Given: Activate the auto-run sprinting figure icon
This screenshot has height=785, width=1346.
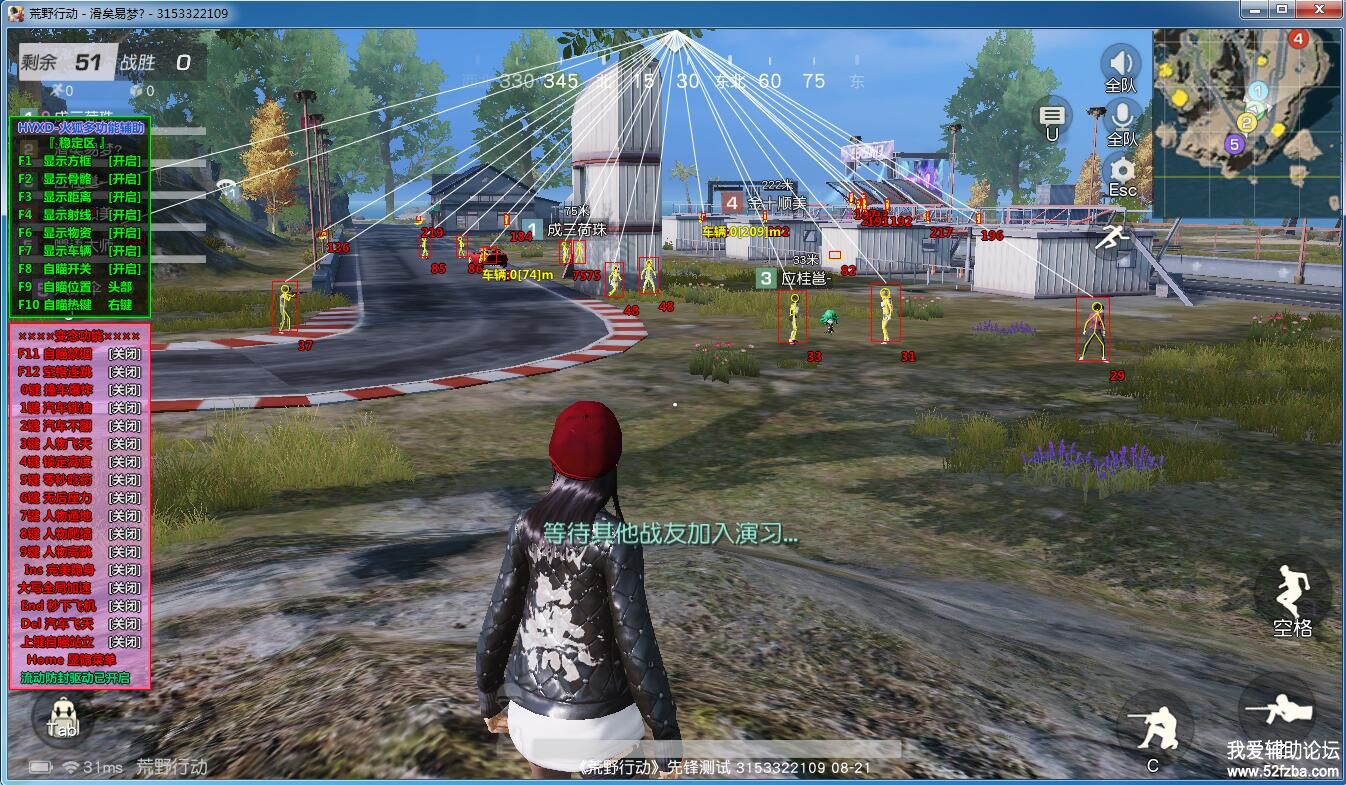Looking at the screenshot, I should click(1112, 238).
